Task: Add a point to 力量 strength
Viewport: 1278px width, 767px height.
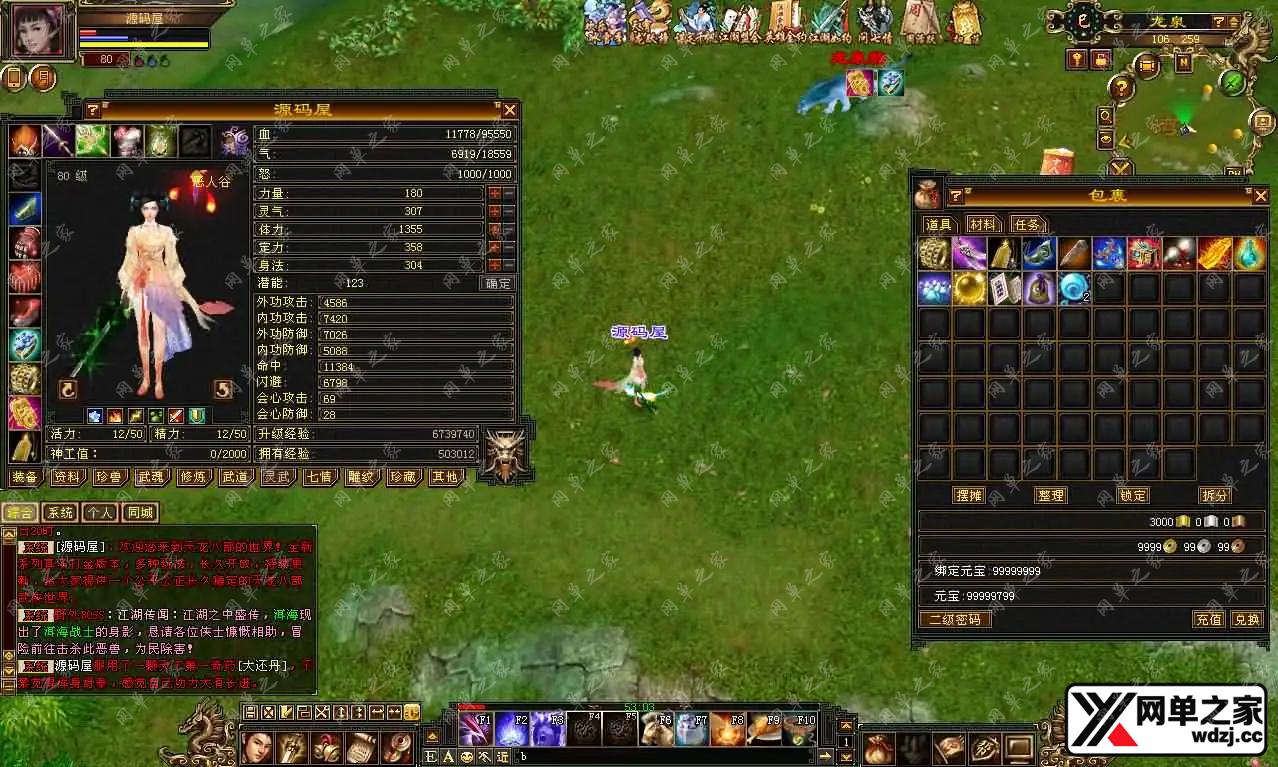Action: (x=494, y=193)
